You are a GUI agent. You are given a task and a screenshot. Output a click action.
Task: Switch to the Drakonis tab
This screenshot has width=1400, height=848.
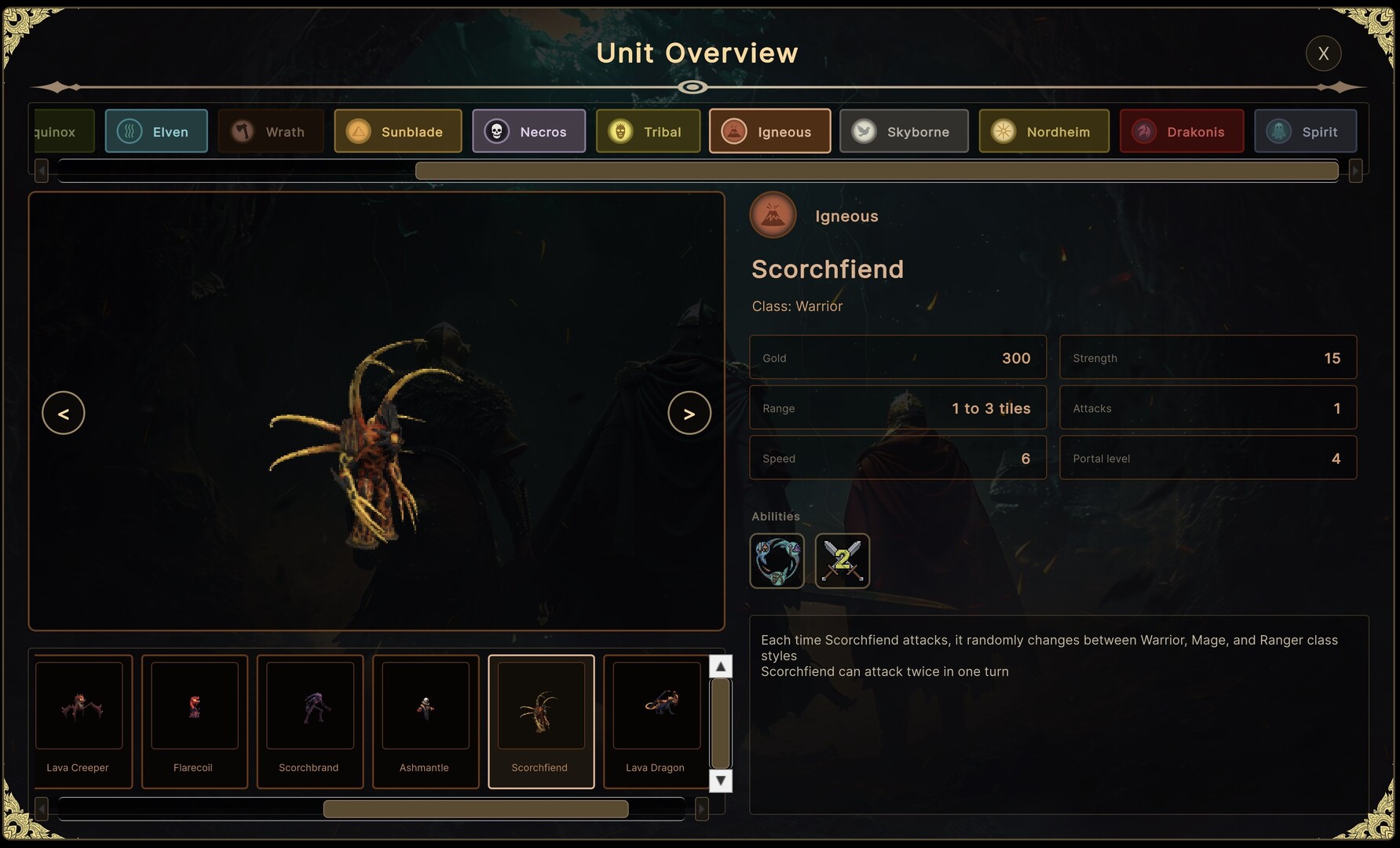tap(1182, 131)
